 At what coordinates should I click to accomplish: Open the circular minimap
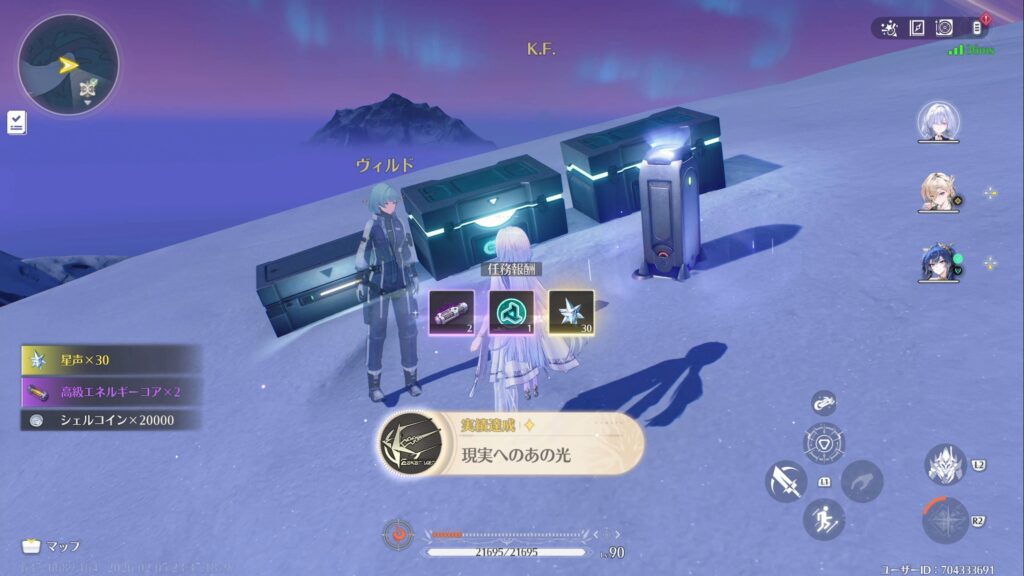tap(68, 65)
